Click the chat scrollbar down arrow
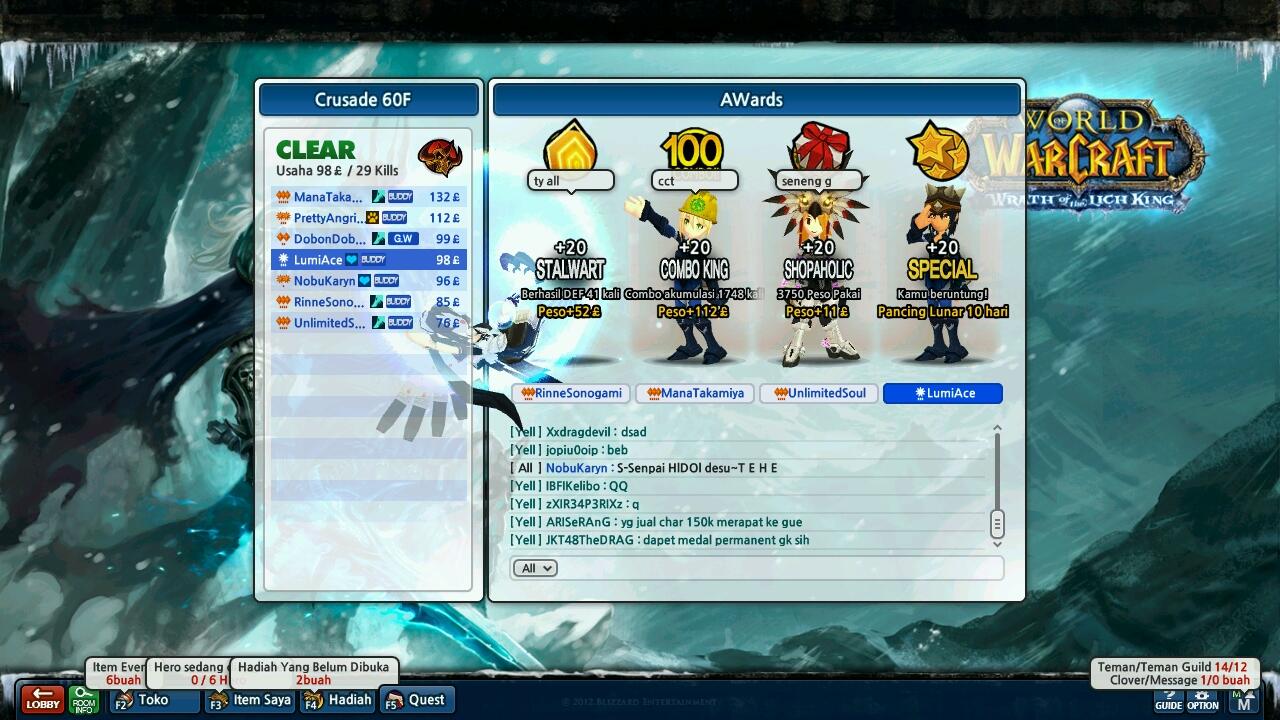Image resolution: width=1280 pixels, height=720 pixels. [996, 541]
